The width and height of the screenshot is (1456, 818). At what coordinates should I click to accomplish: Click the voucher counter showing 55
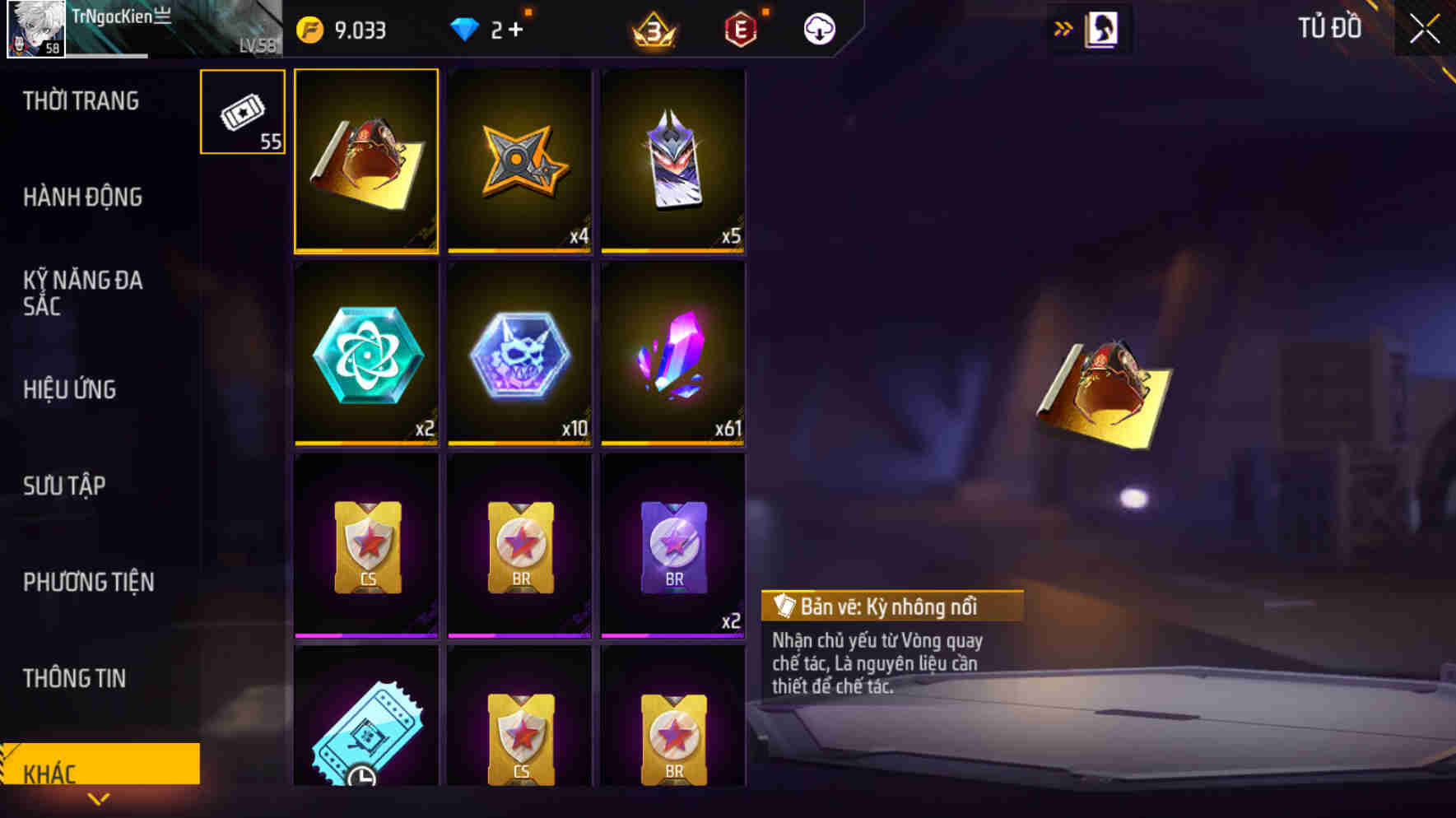(242, 113)
